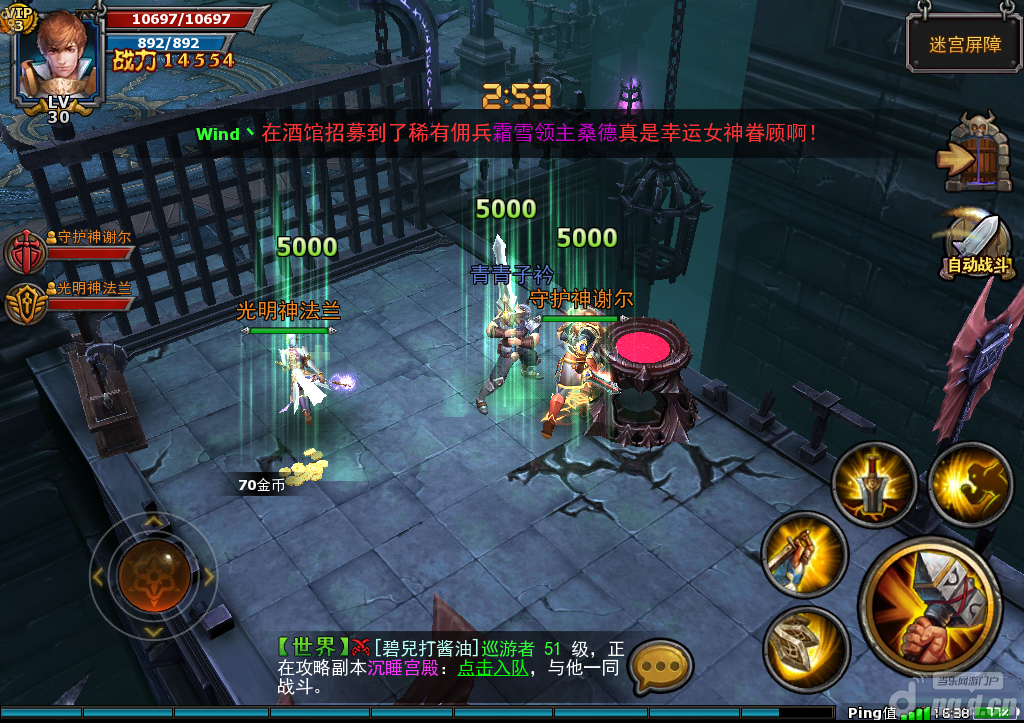Activate the sword slash skill
Screen dimensions: 1024x723
pos(804,554)
